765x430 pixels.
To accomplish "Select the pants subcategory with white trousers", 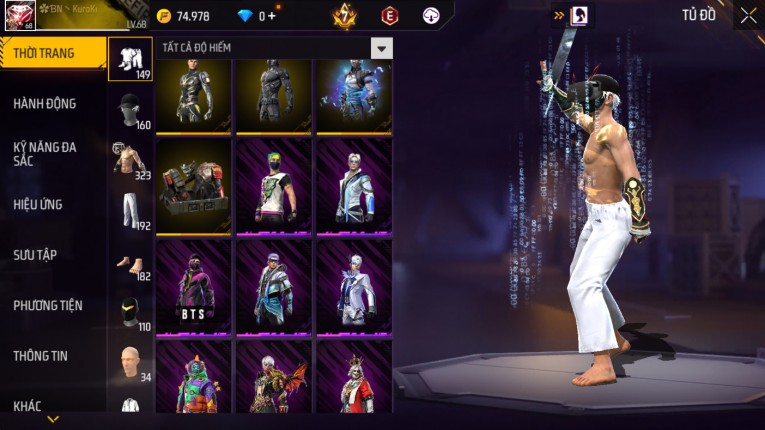I will coord(130,210).
